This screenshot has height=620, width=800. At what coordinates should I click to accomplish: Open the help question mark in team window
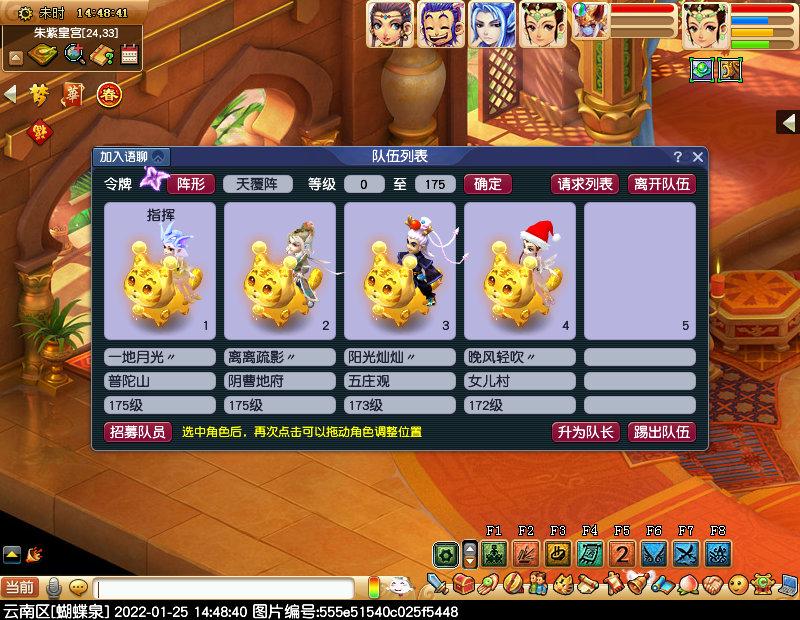[677, 157]
